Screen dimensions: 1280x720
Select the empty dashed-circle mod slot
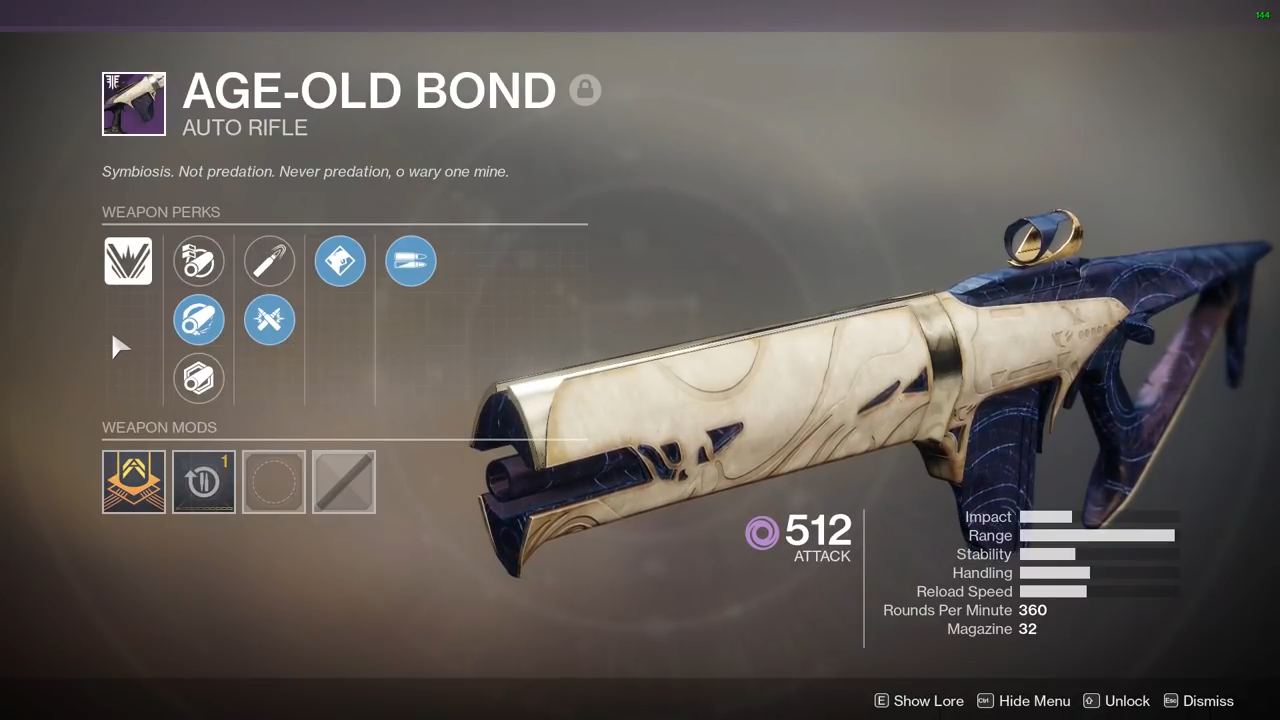point(274,482)
